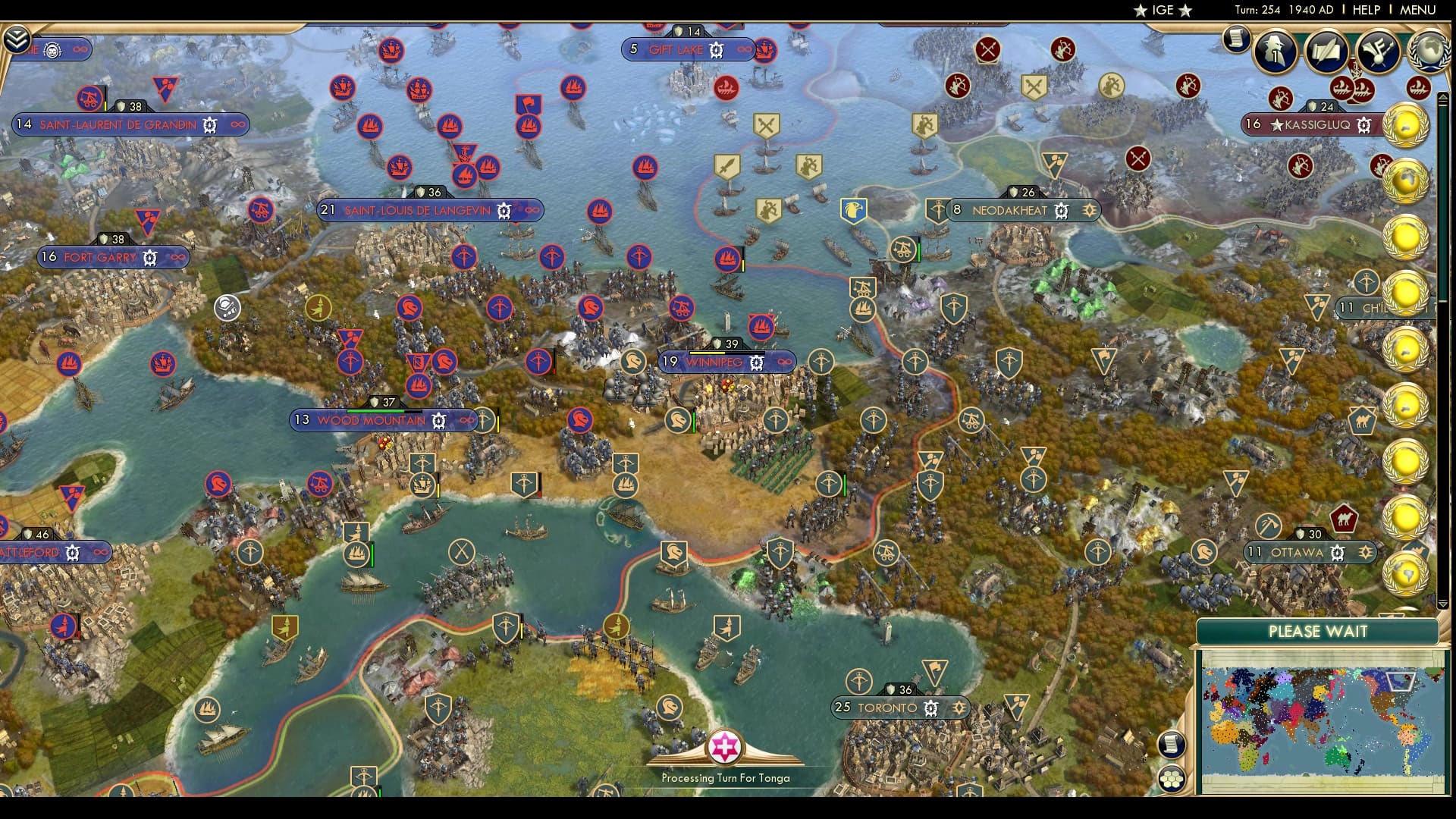Click HELP in the top bar

pos(1367,11)
